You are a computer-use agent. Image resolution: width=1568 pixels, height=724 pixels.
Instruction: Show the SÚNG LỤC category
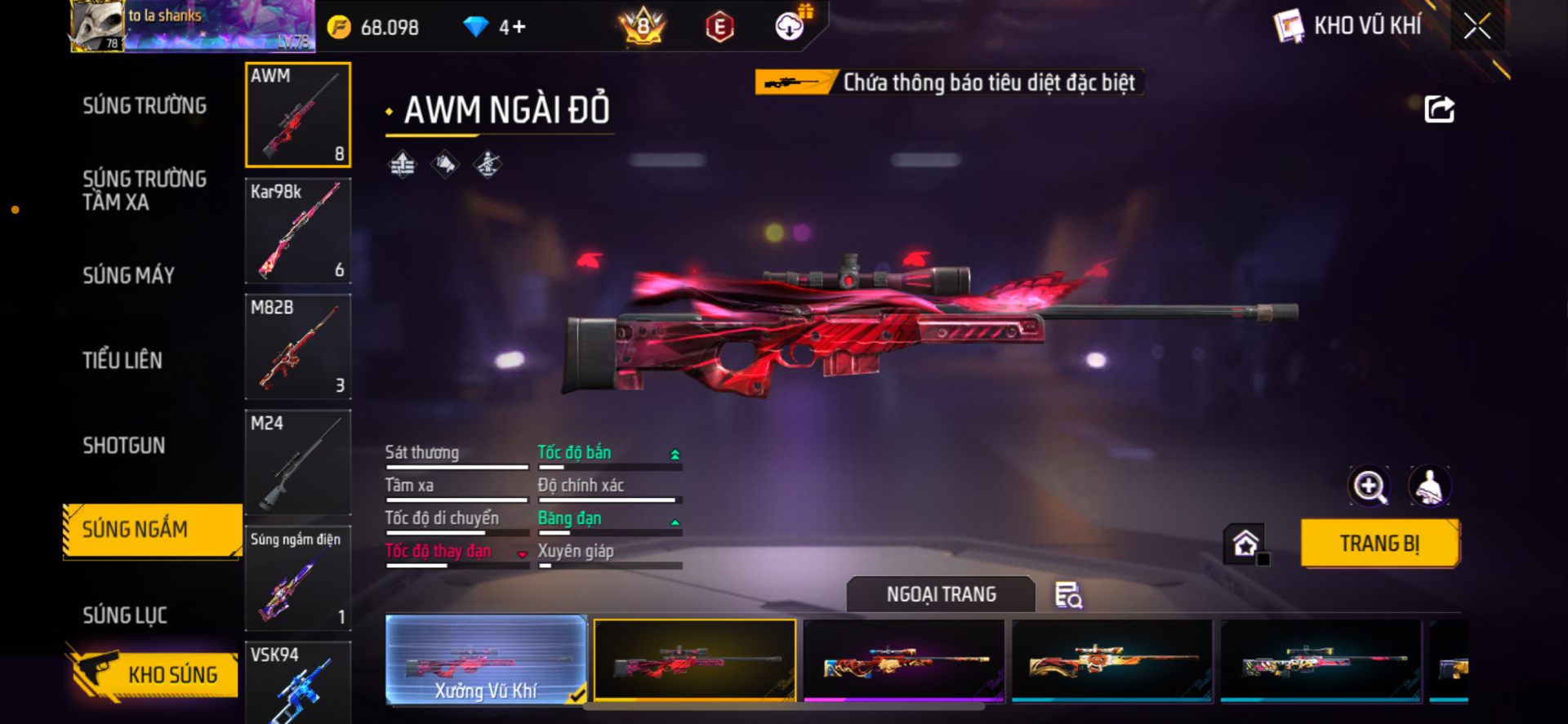point(125,615)
